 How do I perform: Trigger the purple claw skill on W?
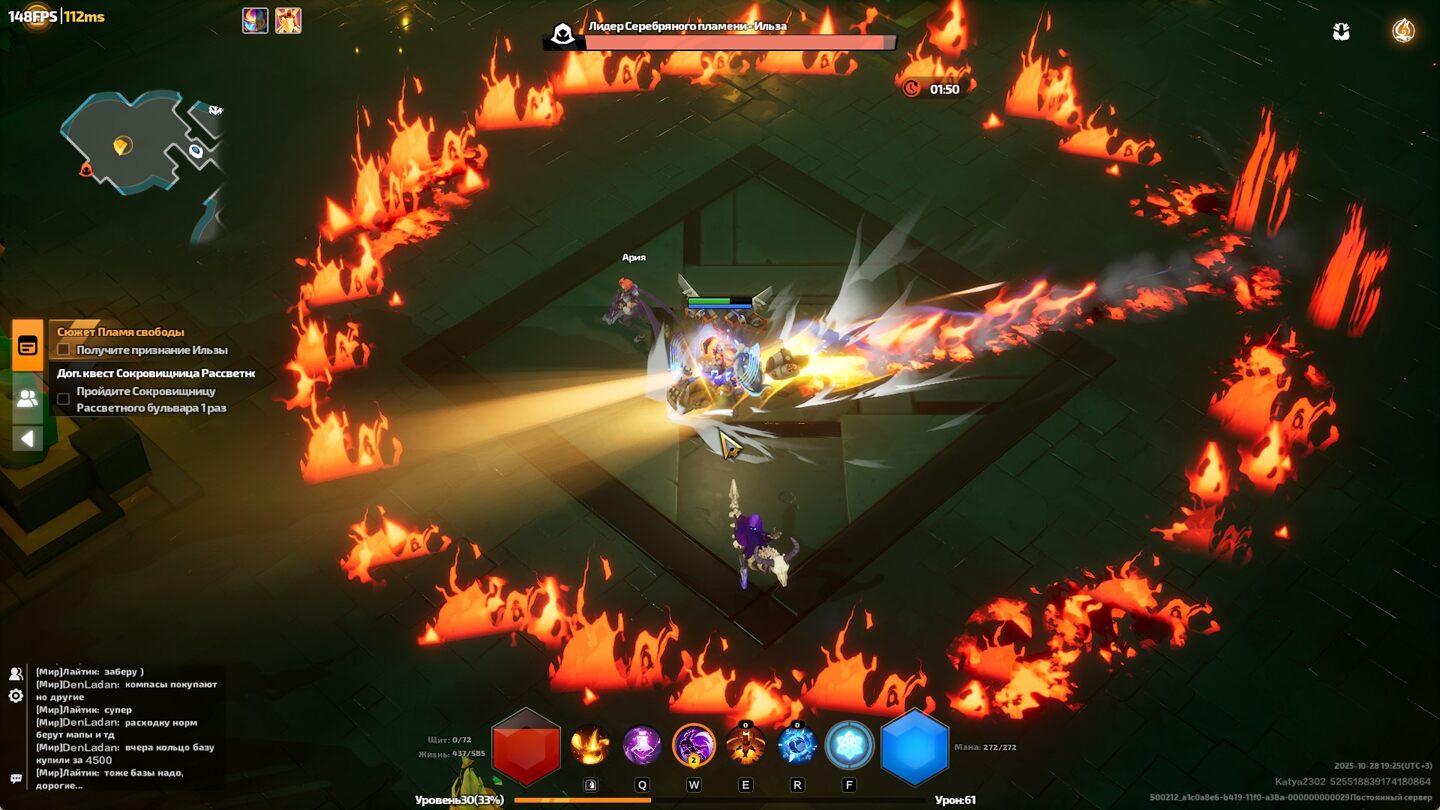click(694, 745)
